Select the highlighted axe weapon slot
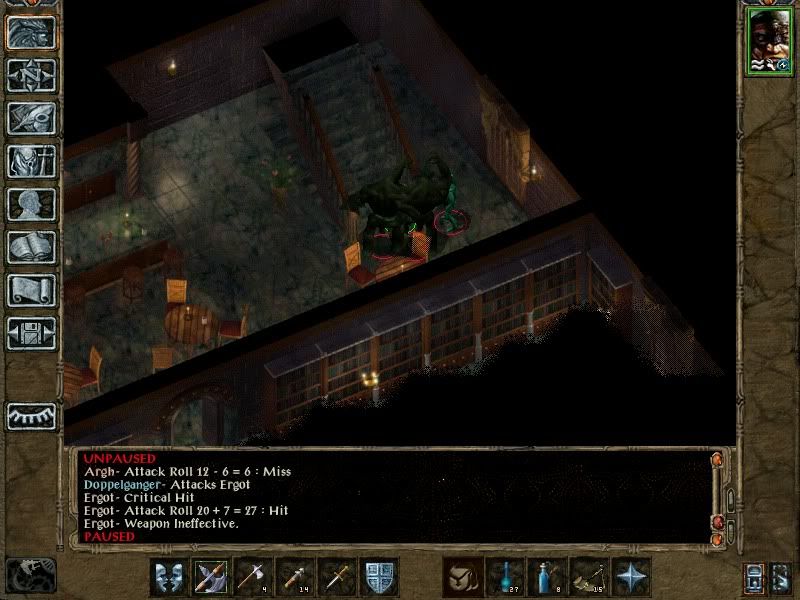The image size is (800, 600). coord(210,577)
